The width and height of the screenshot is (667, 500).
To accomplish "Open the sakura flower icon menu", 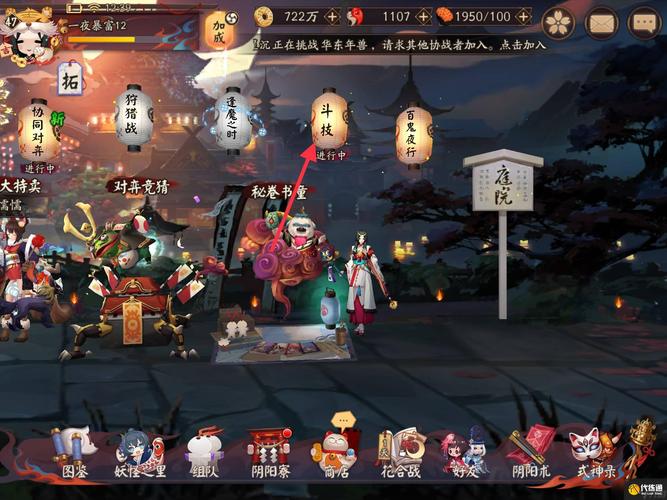I will 558,21.
